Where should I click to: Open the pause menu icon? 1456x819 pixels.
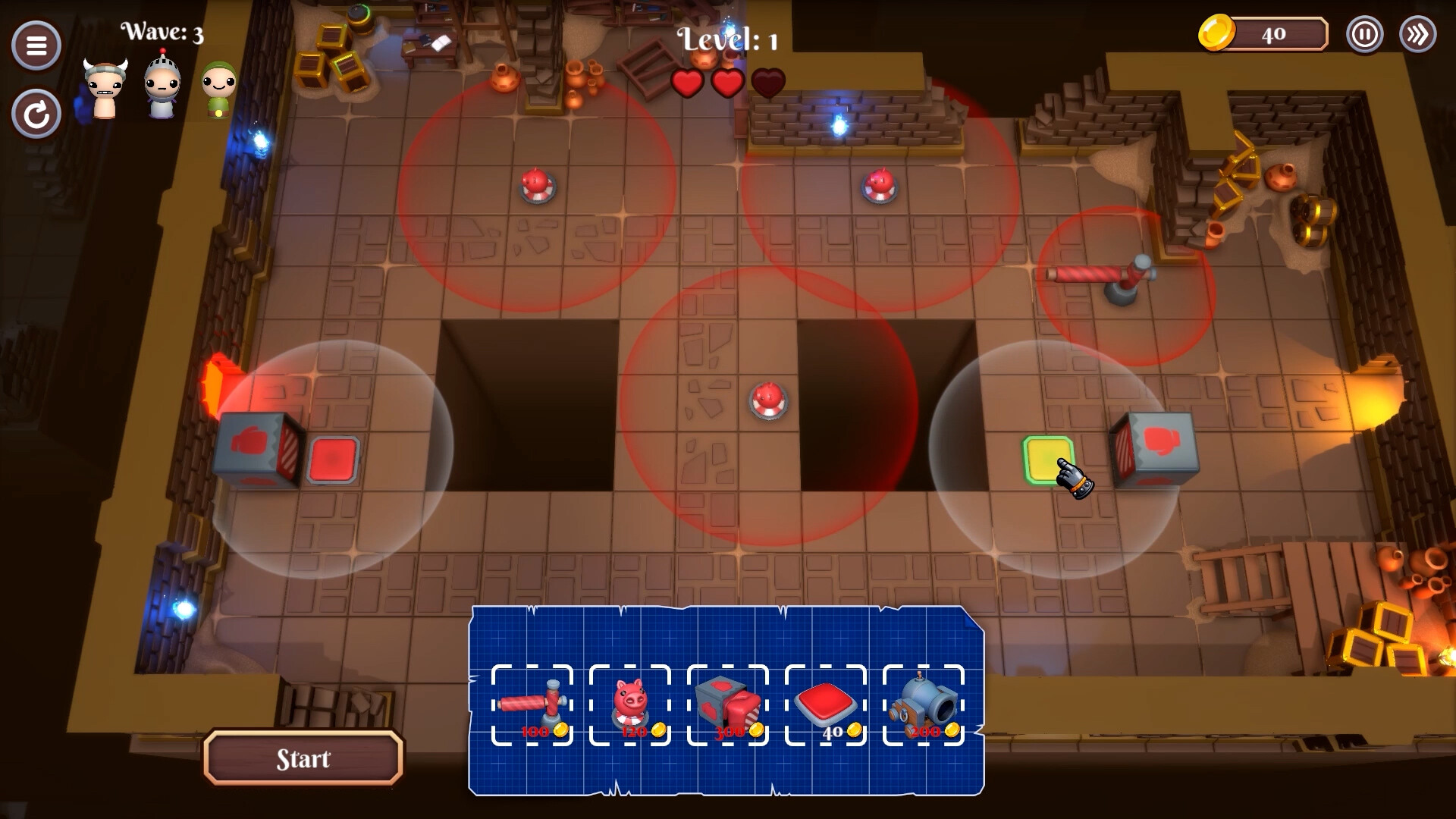point(1364,34)
